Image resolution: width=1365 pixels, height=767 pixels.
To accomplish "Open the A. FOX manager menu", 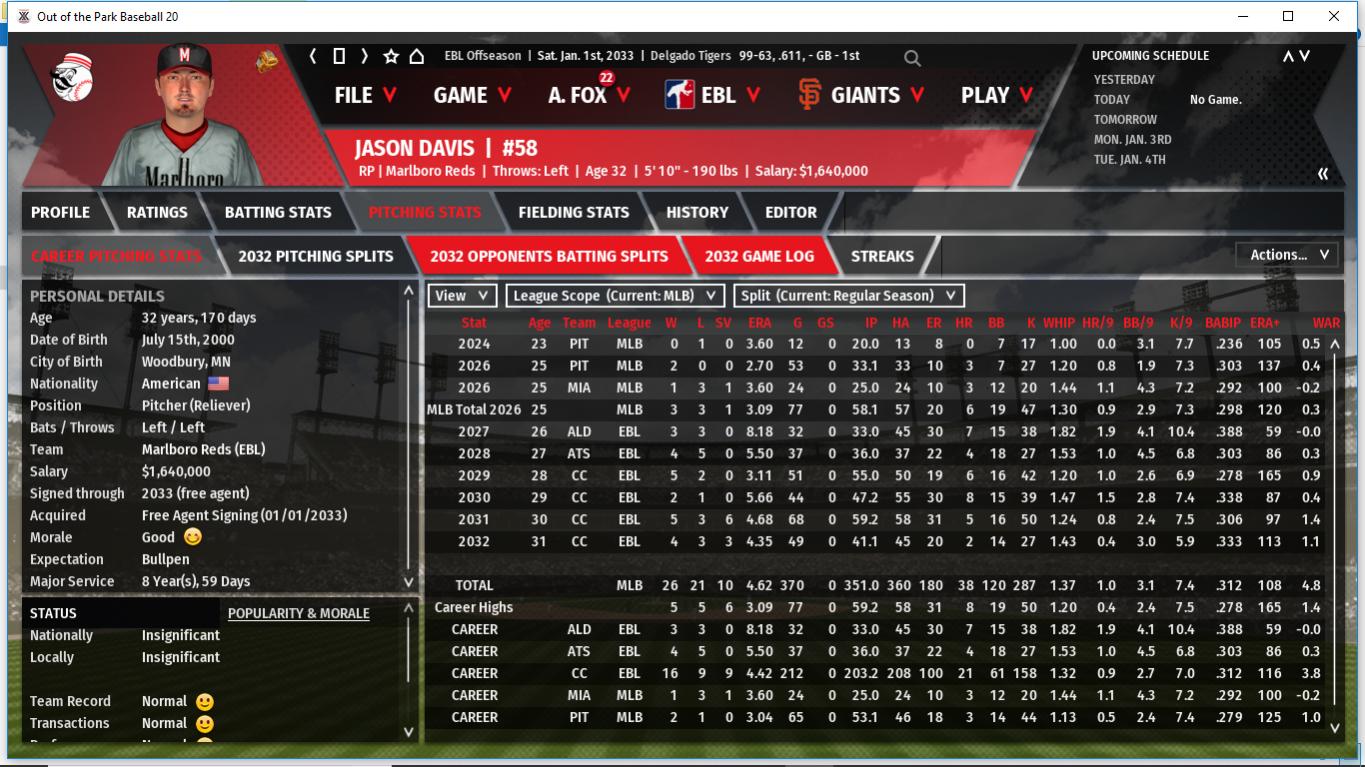I will tap(589, 95).
